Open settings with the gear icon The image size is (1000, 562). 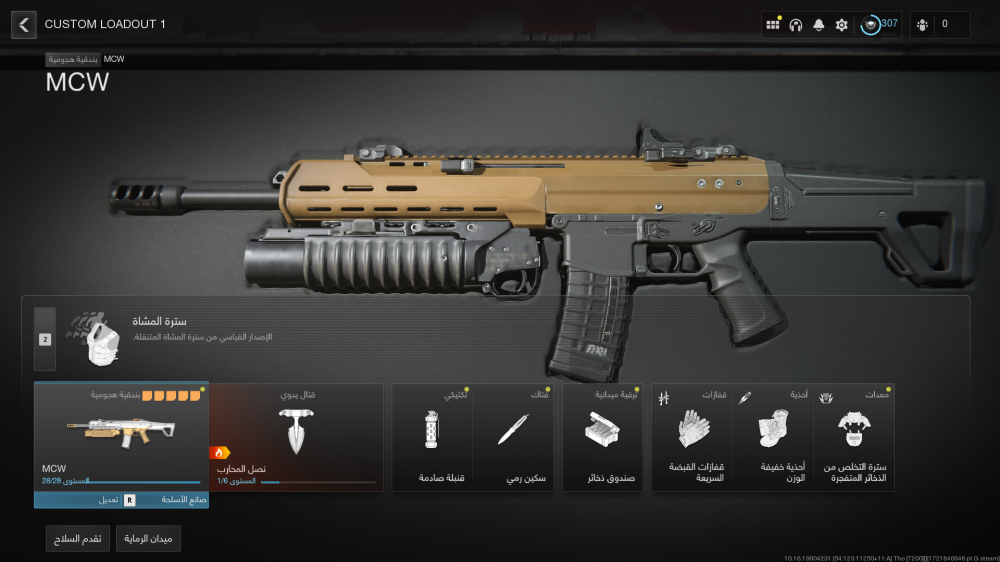pos(842,25)
